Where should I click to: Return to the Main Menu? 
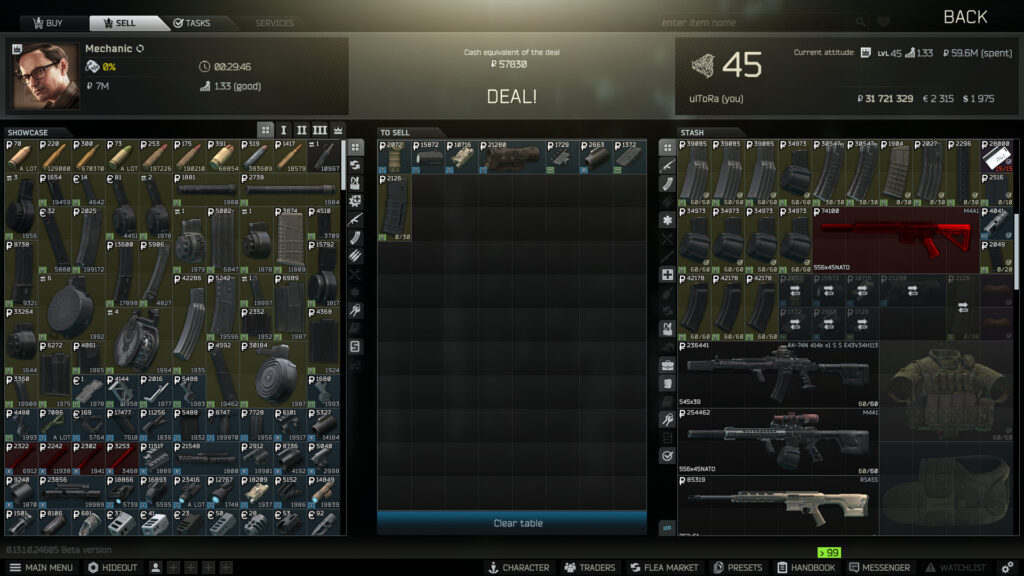[x=40, y=567]
